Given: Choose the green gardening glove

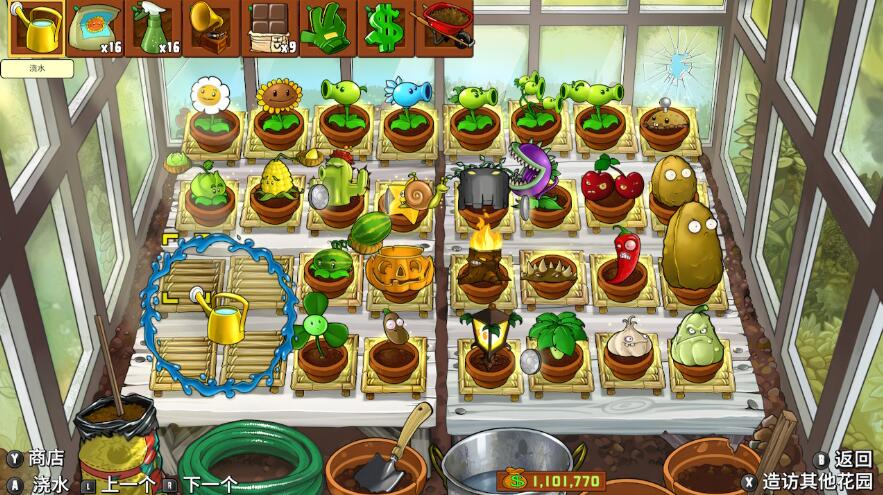Looking at the screenshot, I should coord(327,29).
